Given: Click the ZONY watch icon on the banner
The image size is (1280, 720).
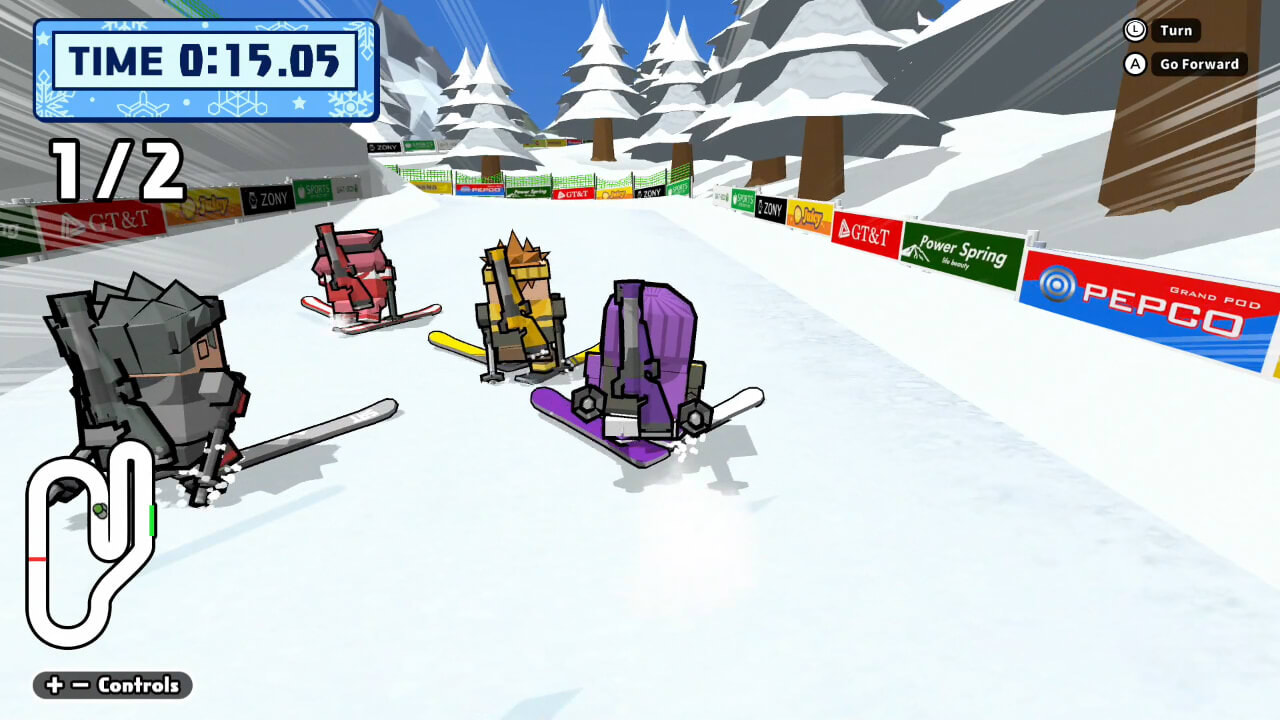Looking at the screenshot, I should pyautogui.click(x=761, y=207).
